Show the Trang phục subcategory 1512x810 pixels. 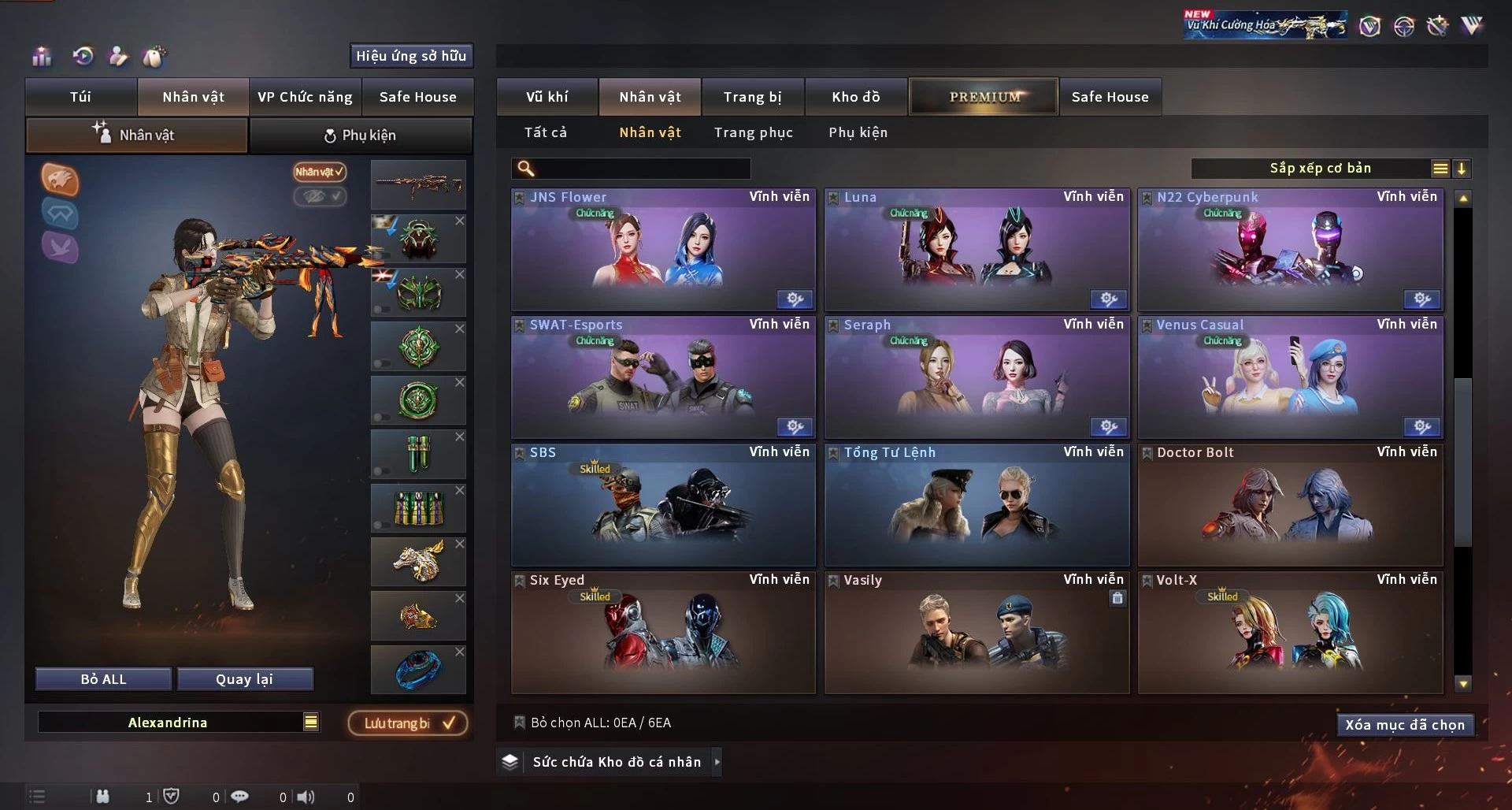coord(753,132)
